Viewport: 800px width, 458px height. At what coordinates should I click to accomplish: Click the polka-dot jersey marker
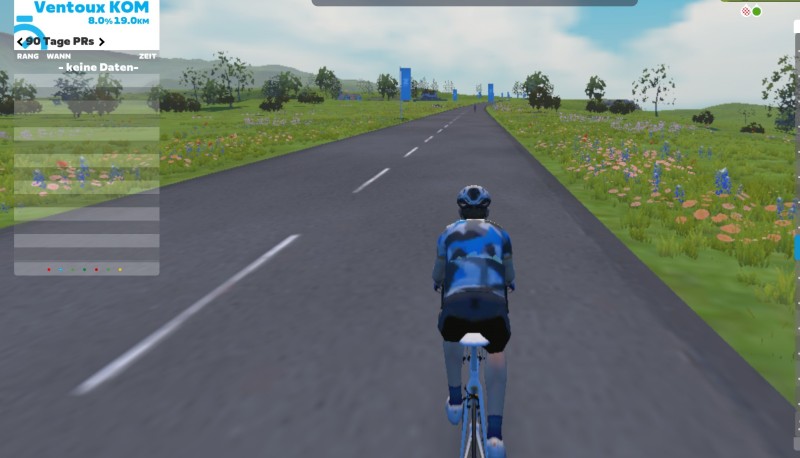[x=745, y=11]
